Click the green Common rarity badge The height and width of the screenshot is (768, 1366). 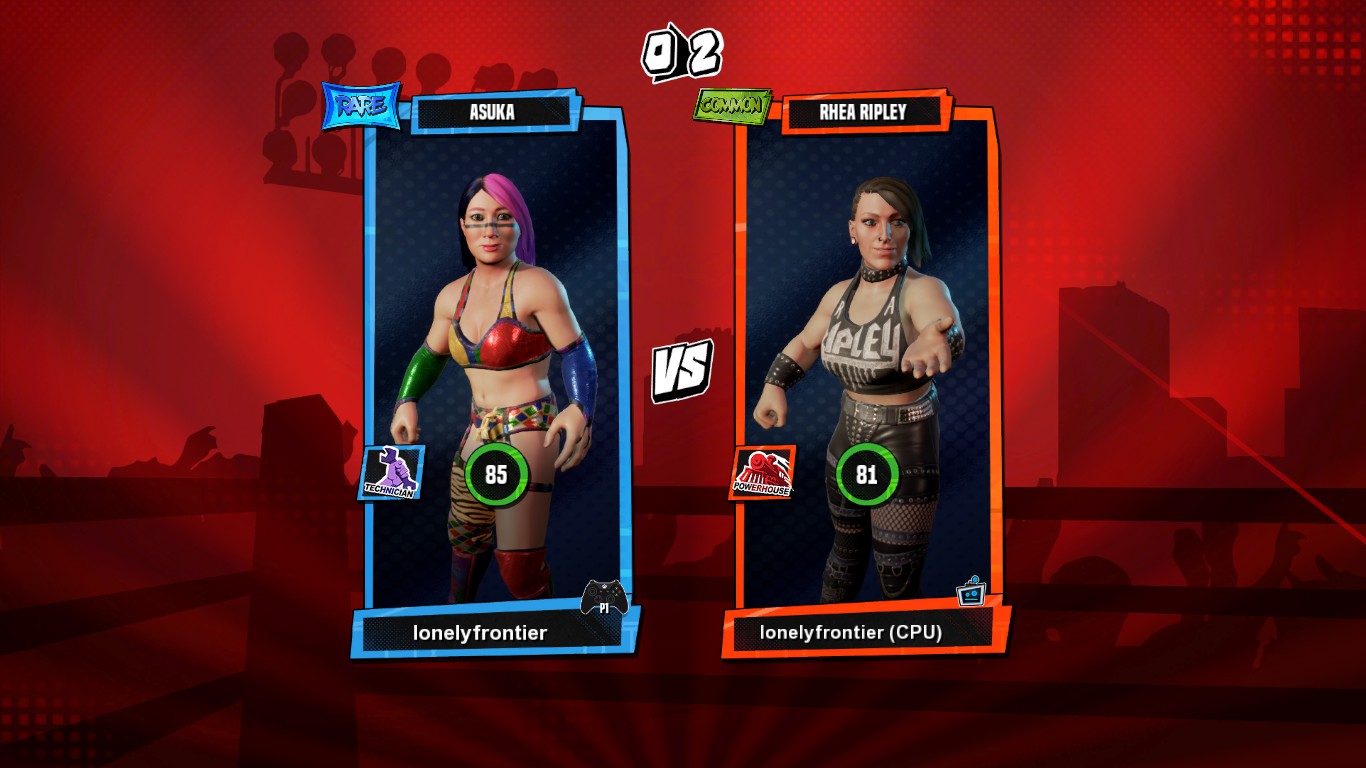point(733,106)
